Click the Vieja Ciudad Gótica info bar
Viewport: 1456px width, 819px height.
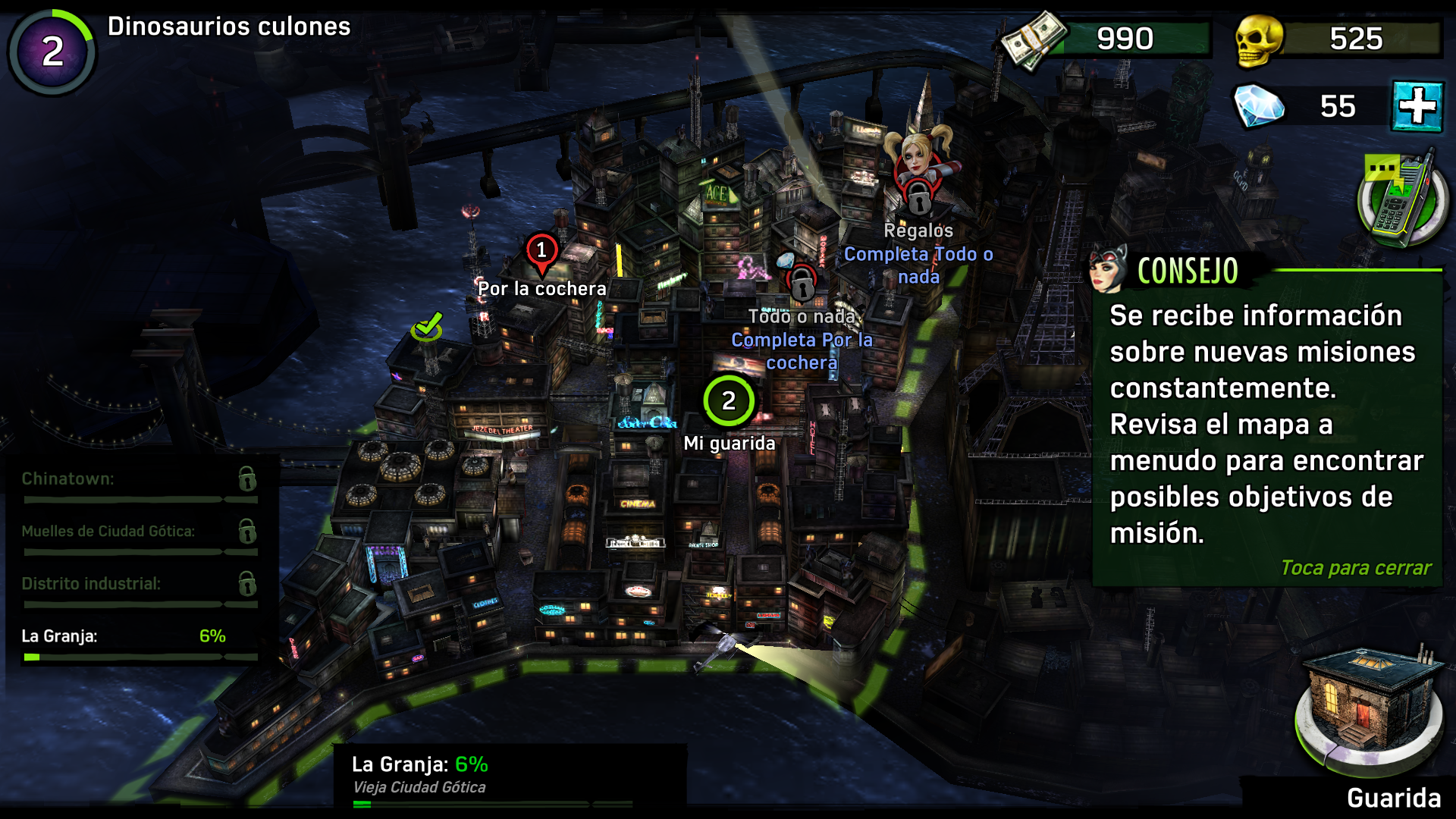419,787
